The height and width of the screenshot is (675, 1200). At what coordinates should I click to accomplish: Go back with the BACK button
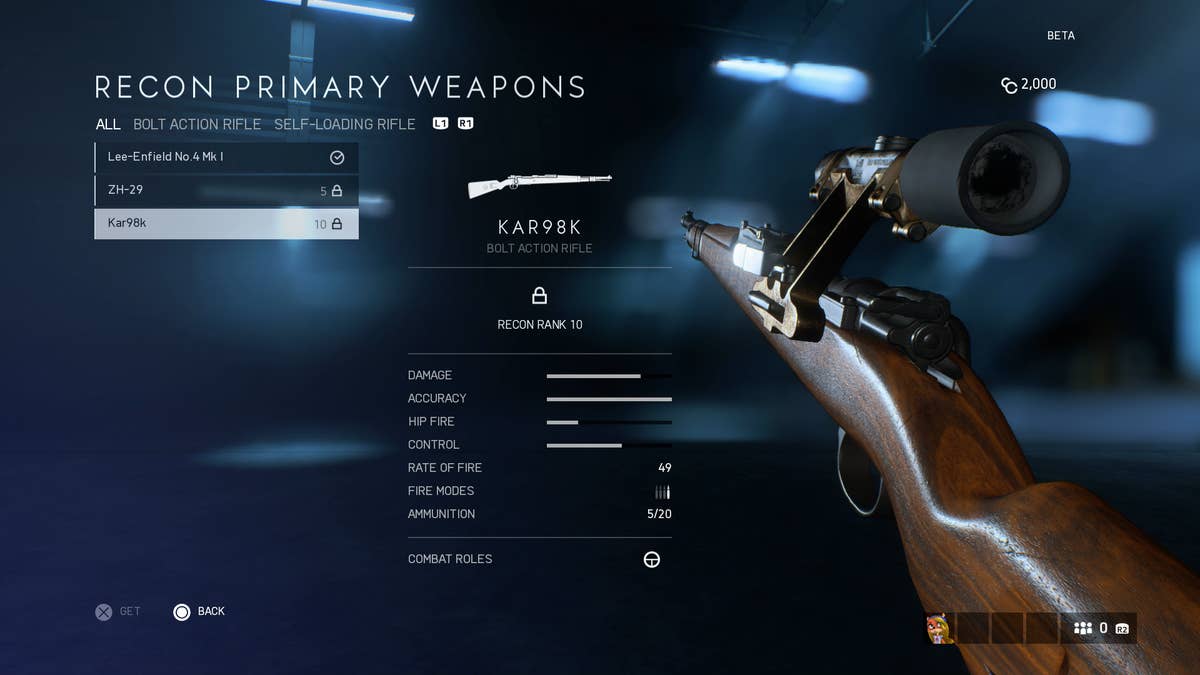(199, 611)
